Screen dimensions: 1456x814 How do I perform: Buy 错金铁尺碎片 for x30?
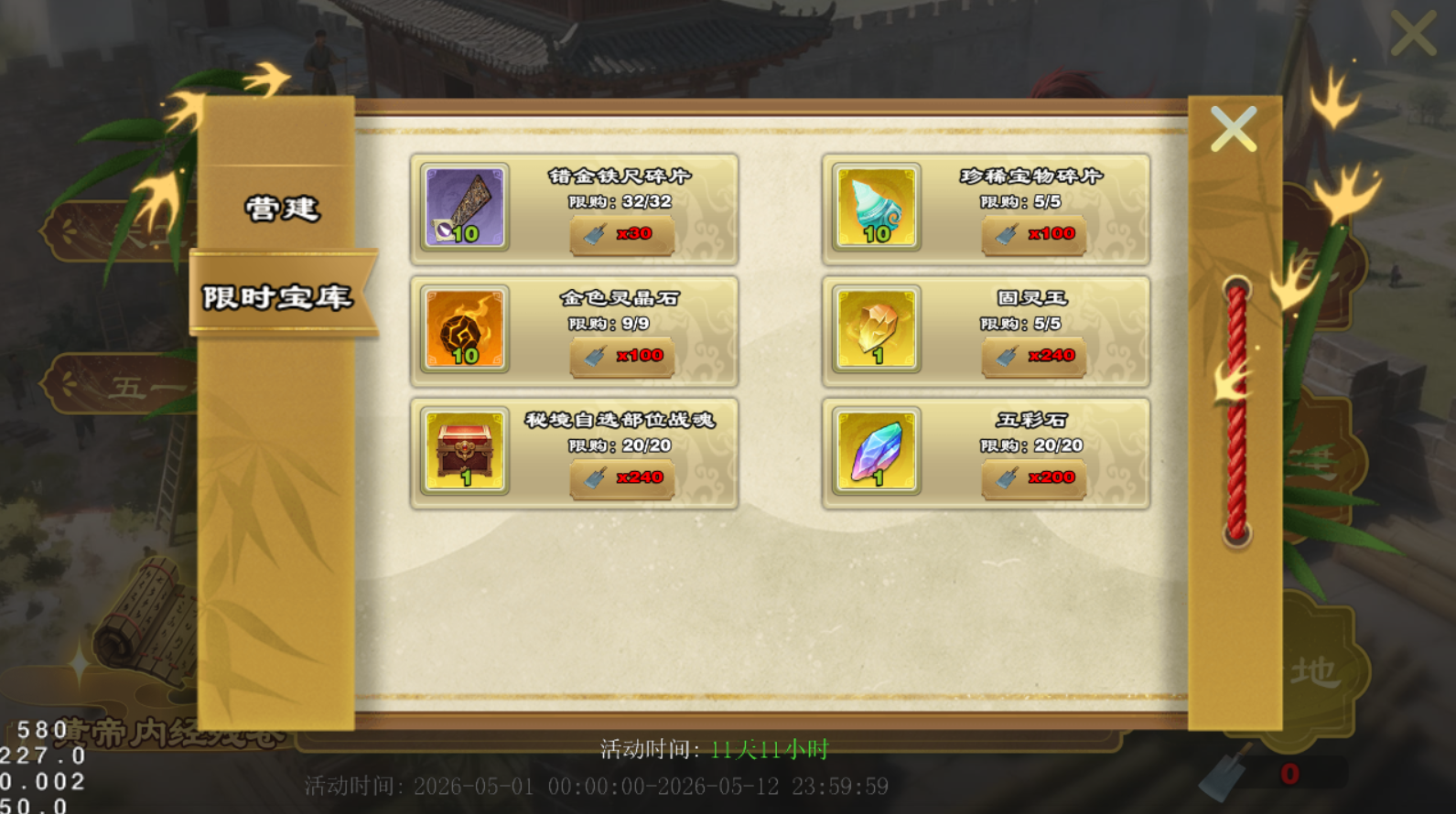click(x=622, y=234)
